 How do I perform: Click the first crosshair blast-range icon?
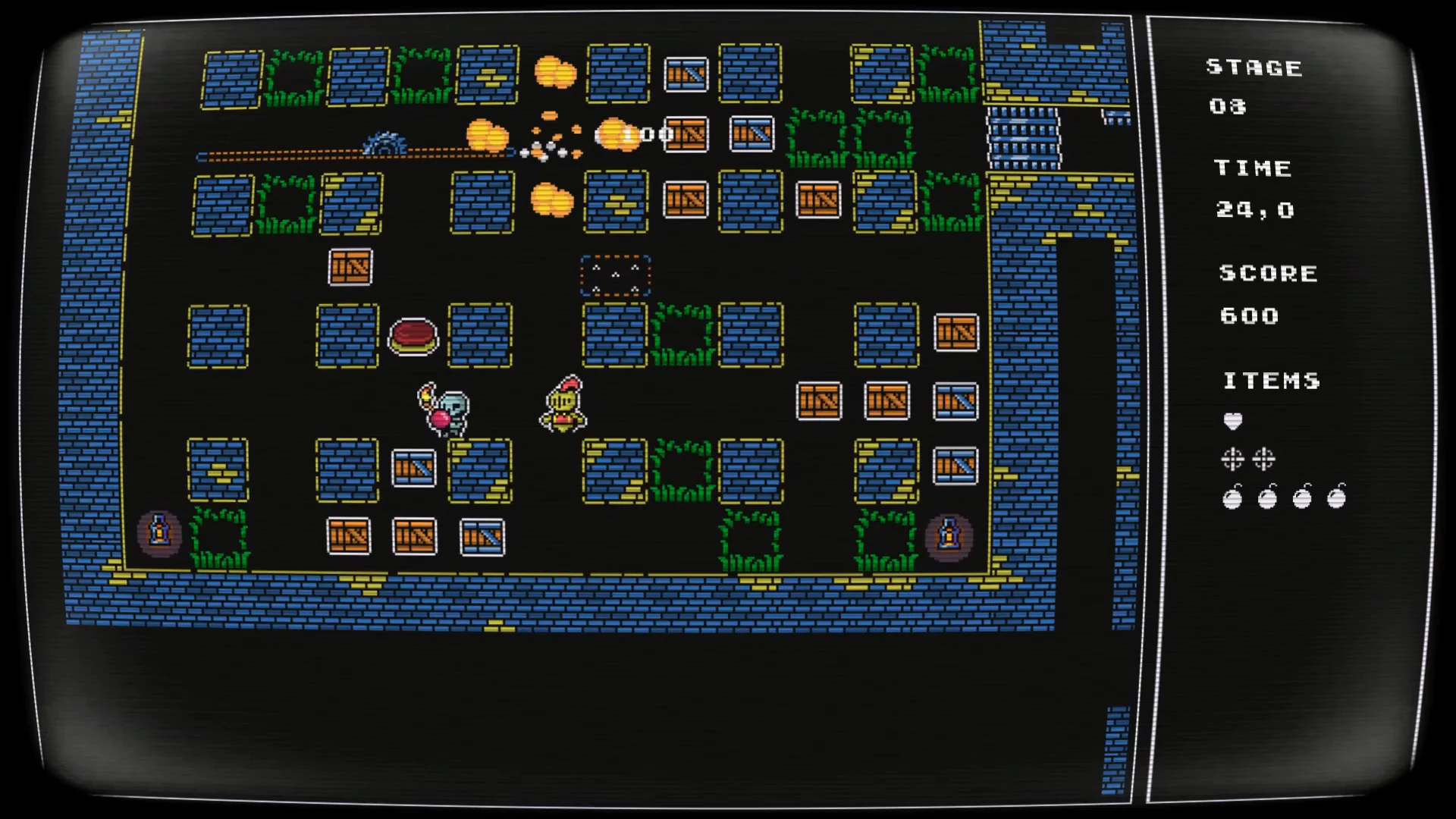click(1233, 459)
